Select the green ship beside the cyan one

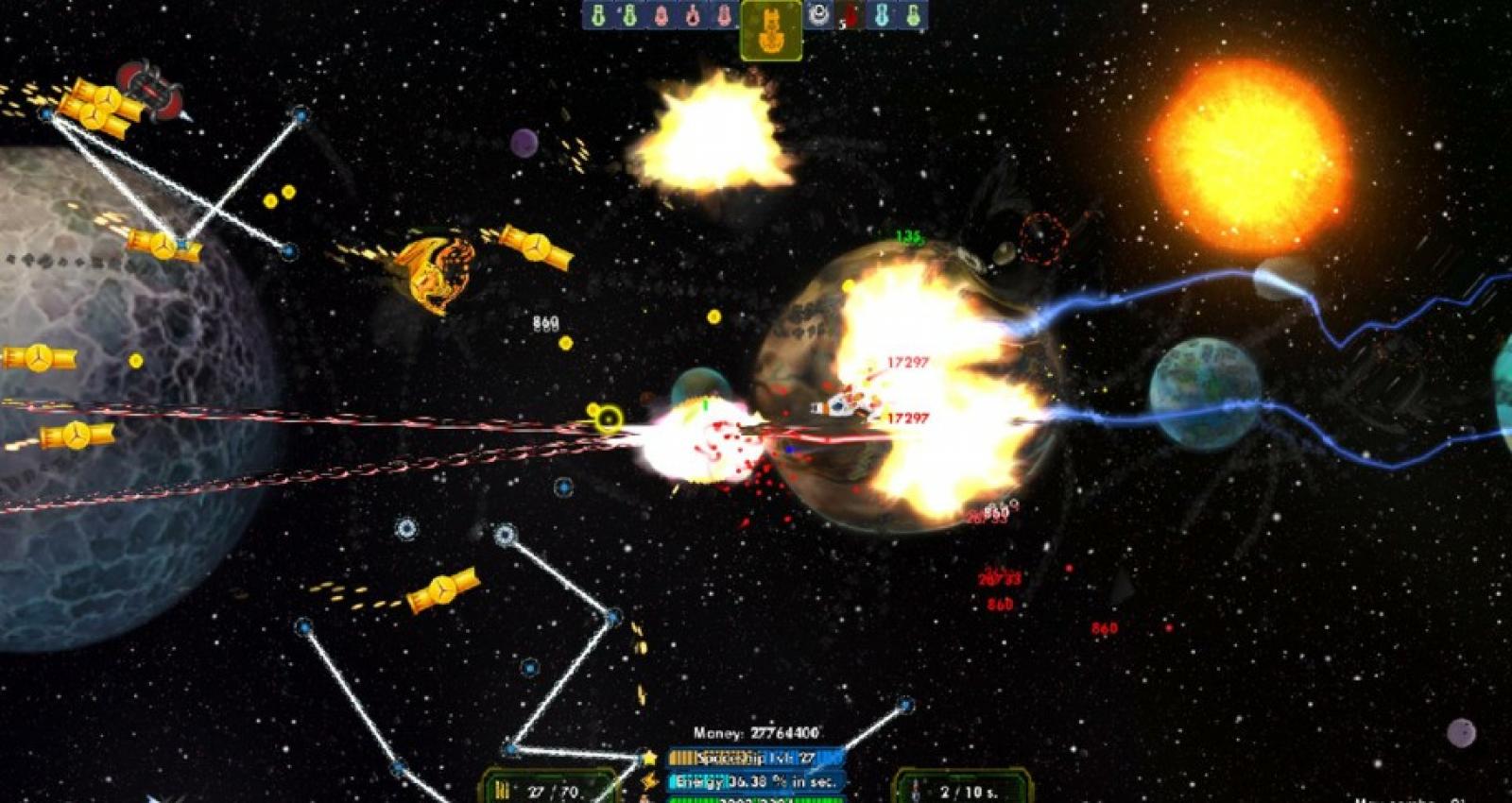pyautogui.click(x=913, y=15)
